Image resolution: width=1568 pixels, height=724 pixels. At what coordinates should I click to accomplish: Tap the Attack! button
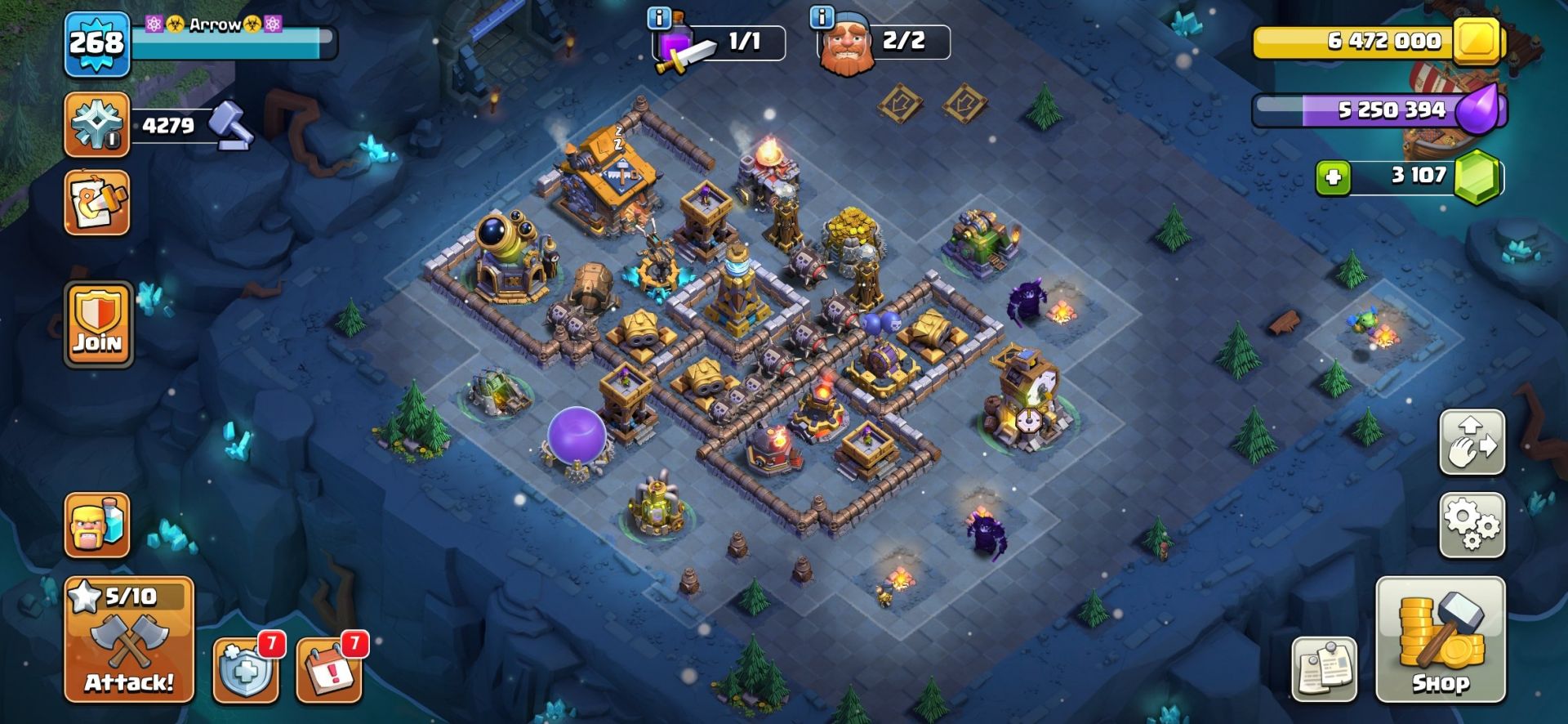(129, 640)
